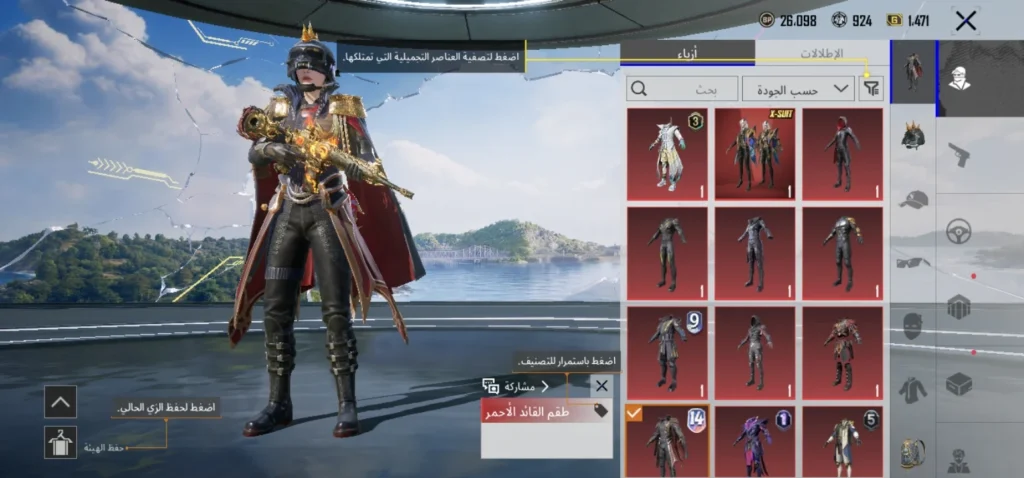Open the cap category
Screen dimensions: 1024x478
coord(912,200)
